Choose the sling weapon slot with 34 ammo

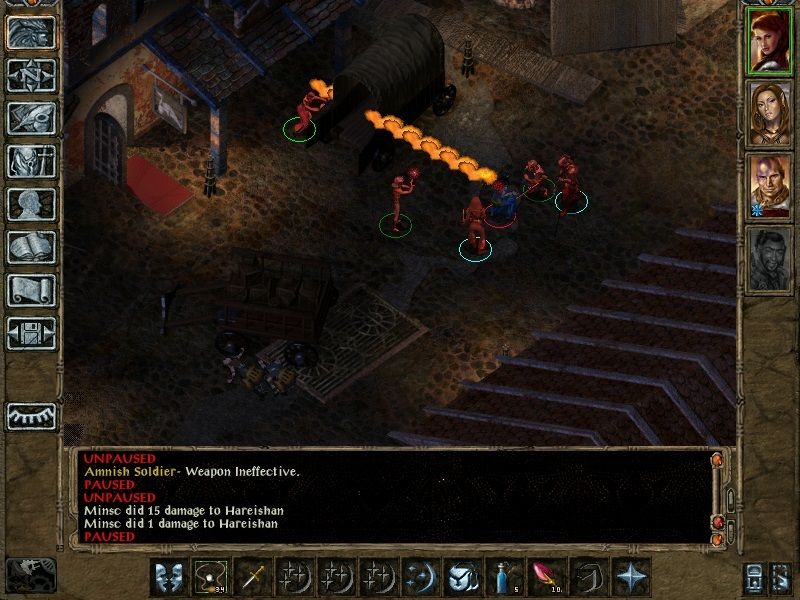(210, 577)
